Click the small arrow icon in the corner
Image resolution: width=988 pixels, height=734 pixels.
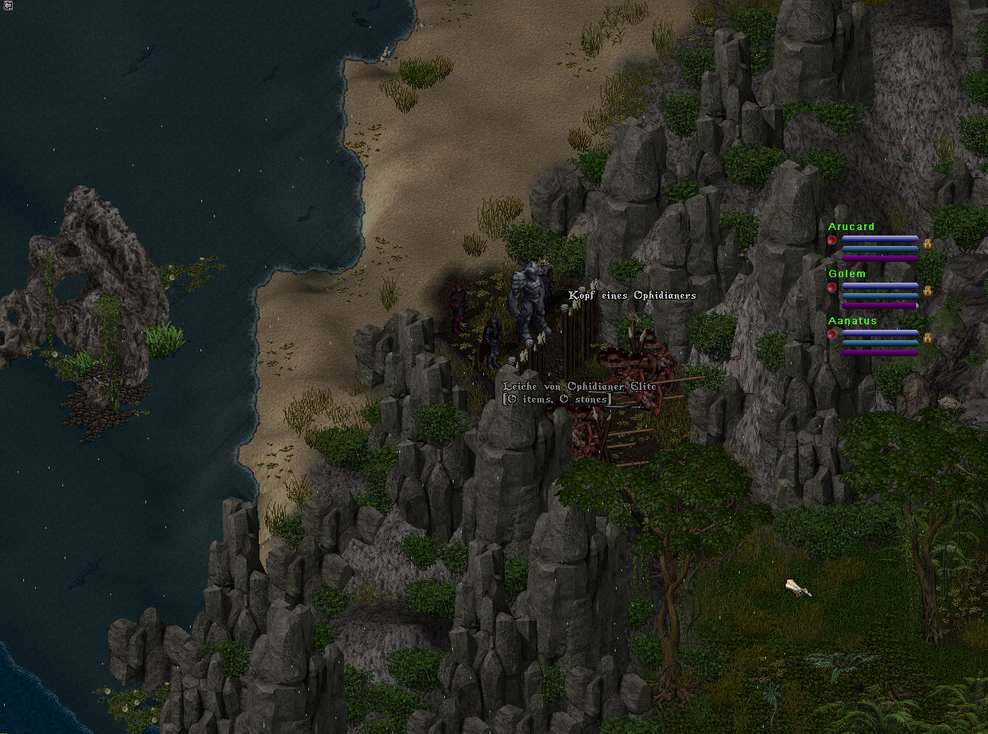[7, 6]
